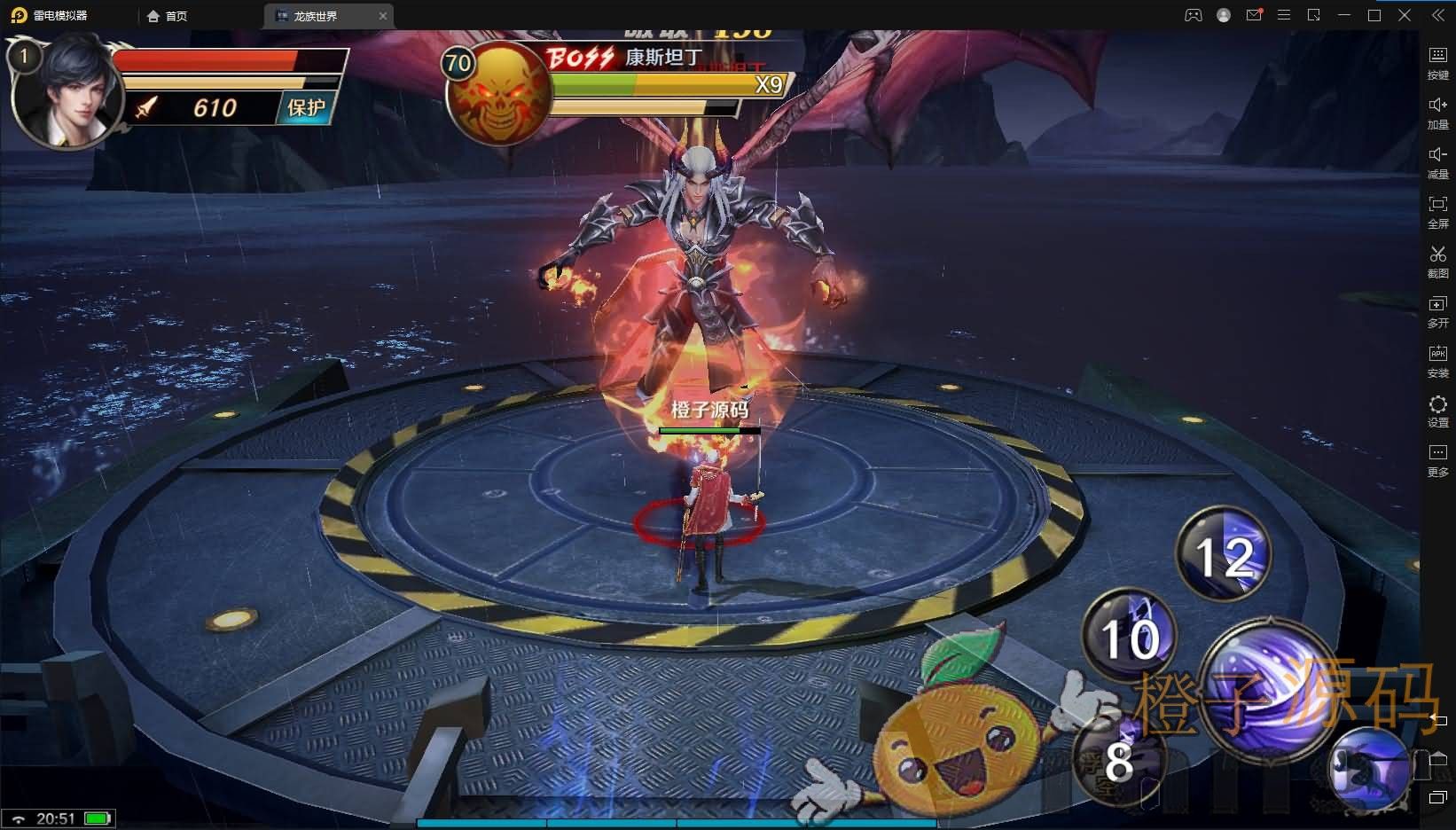
Task: Trigger the 浮空 skill showing cooldown 8
Action: coord(1115,760)
